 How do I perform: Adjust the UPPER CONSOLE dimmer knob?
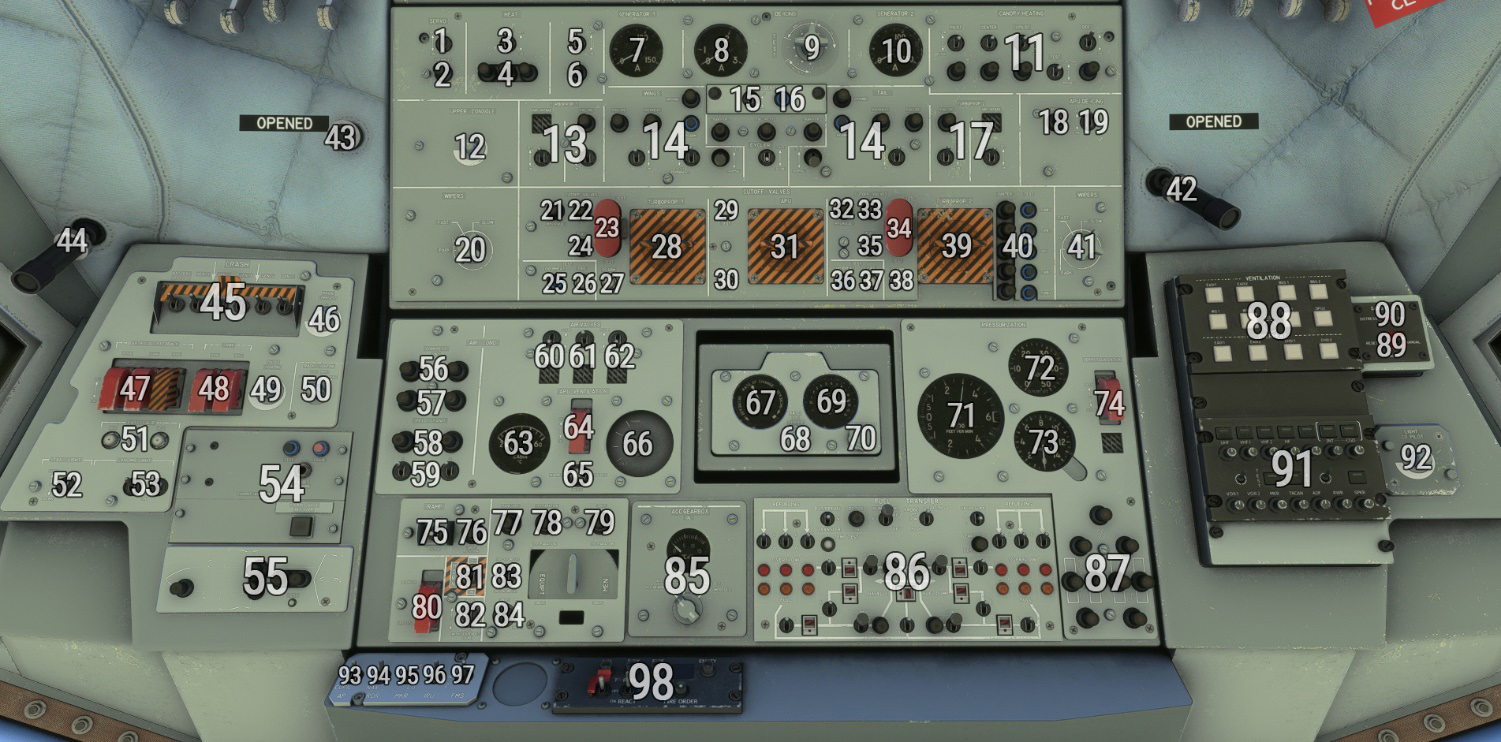click(x=469, y=149)
